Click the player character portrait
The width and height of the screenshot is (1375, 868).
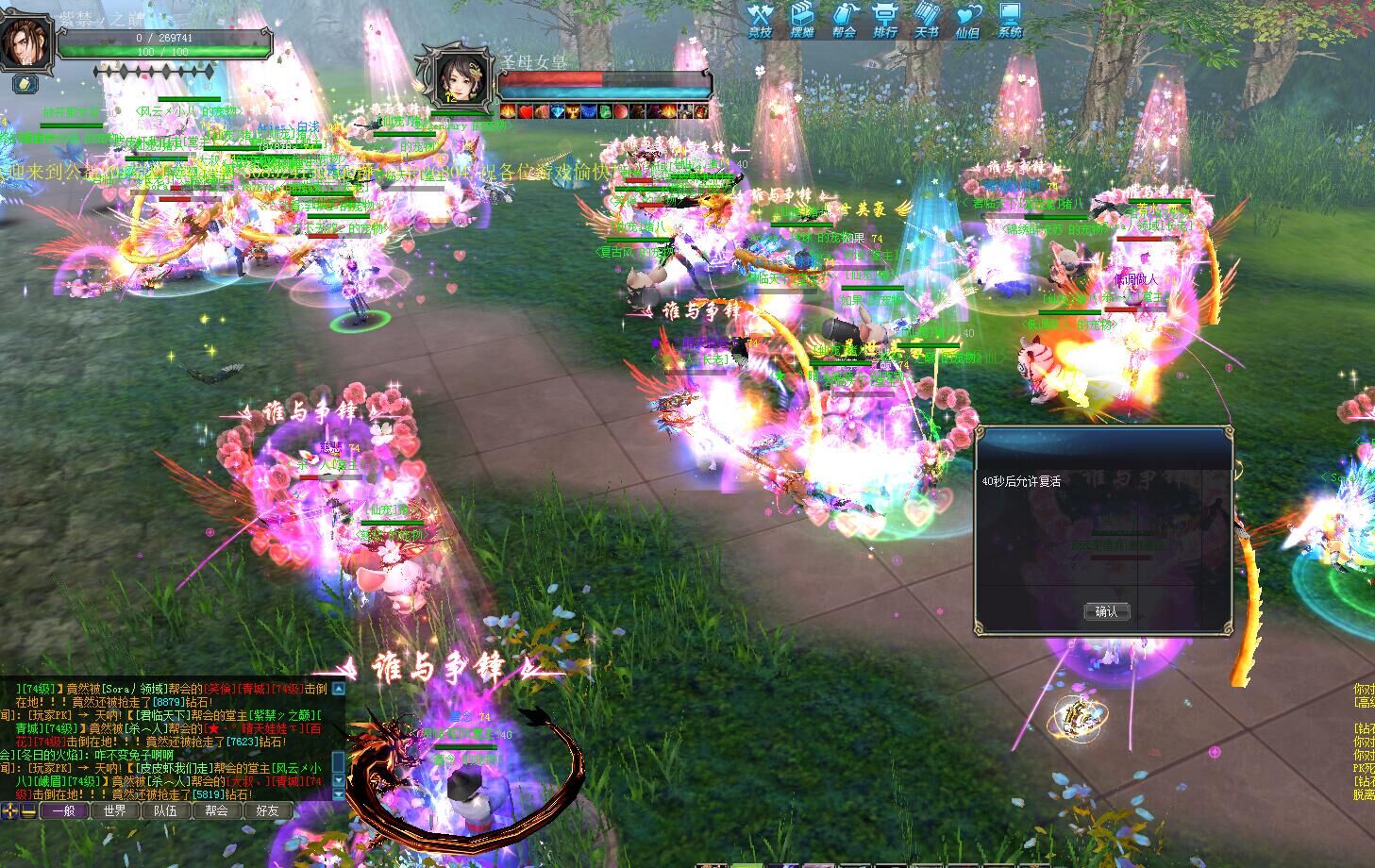25,42
